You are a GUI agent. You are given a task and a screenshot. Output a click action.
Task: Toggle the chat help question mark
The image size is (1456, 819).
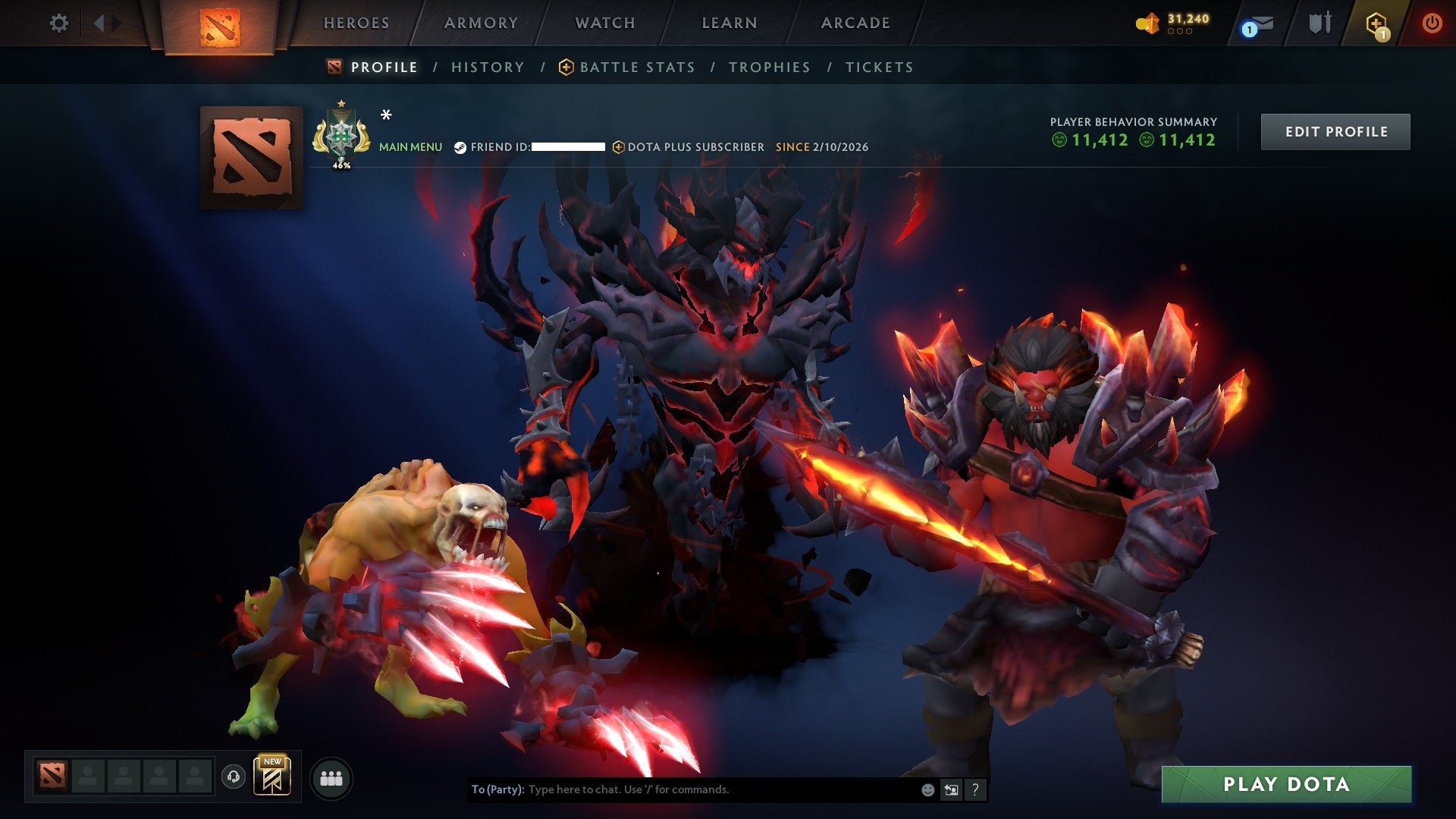click(x=975, y=789)
